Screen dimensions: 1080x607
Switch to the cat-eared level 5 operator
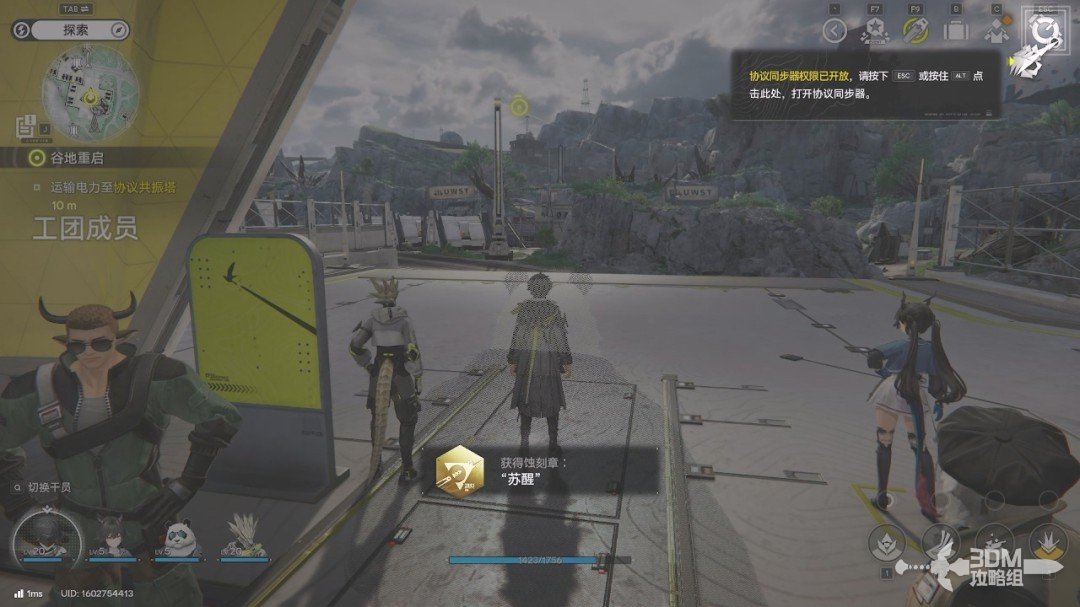pos(110,536)
